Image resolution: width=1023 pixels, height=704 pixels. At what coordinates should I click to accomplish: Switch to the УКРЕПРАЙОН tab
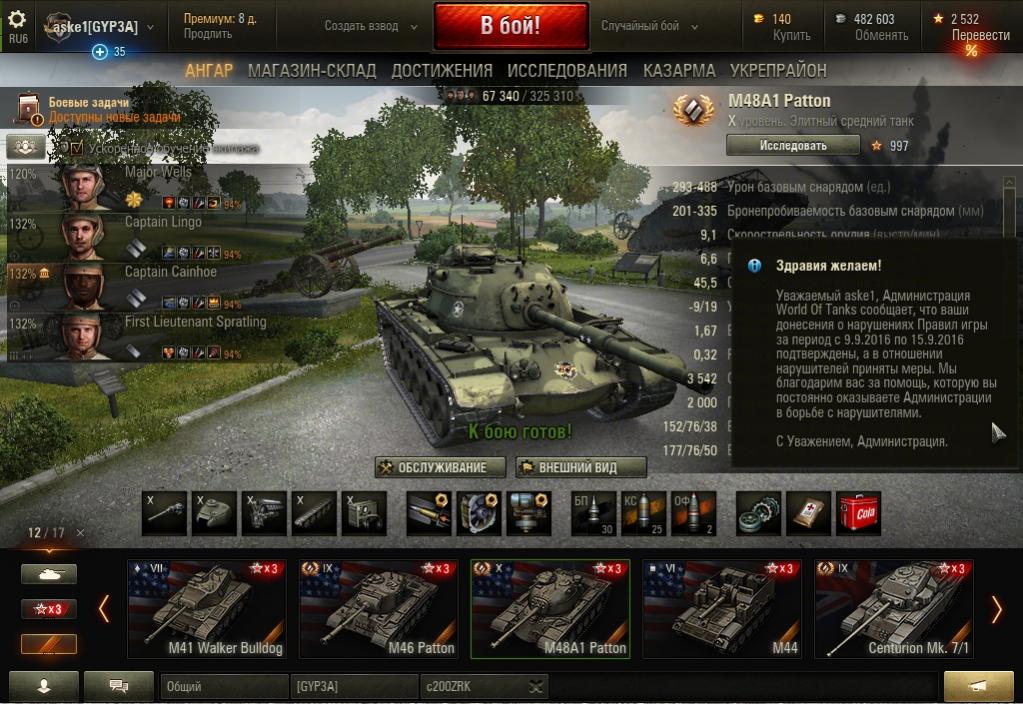click(778, 70)
